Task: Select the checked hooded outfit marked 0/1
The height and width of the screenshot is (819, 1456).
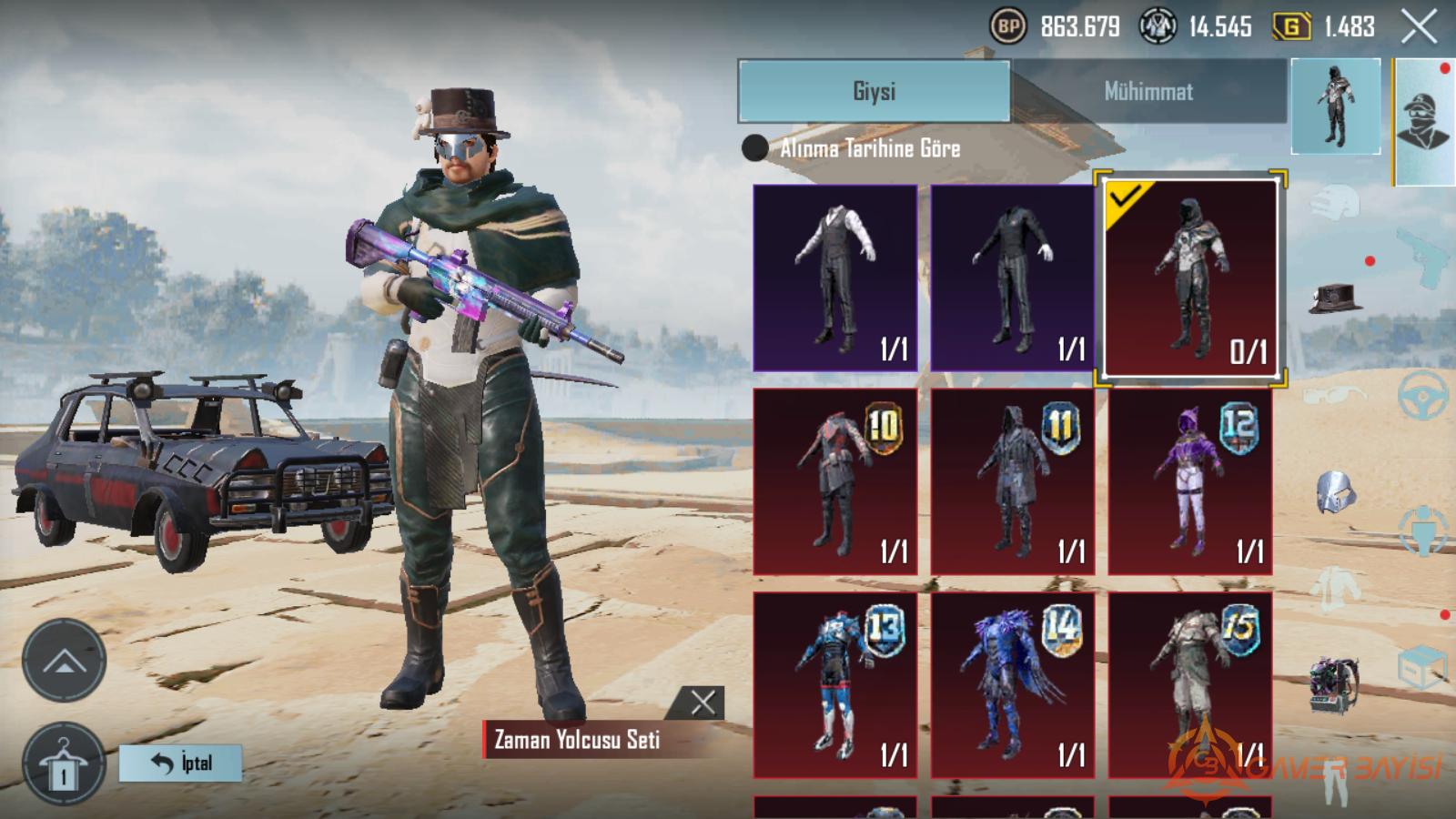Action: (x=1189, y=278)
